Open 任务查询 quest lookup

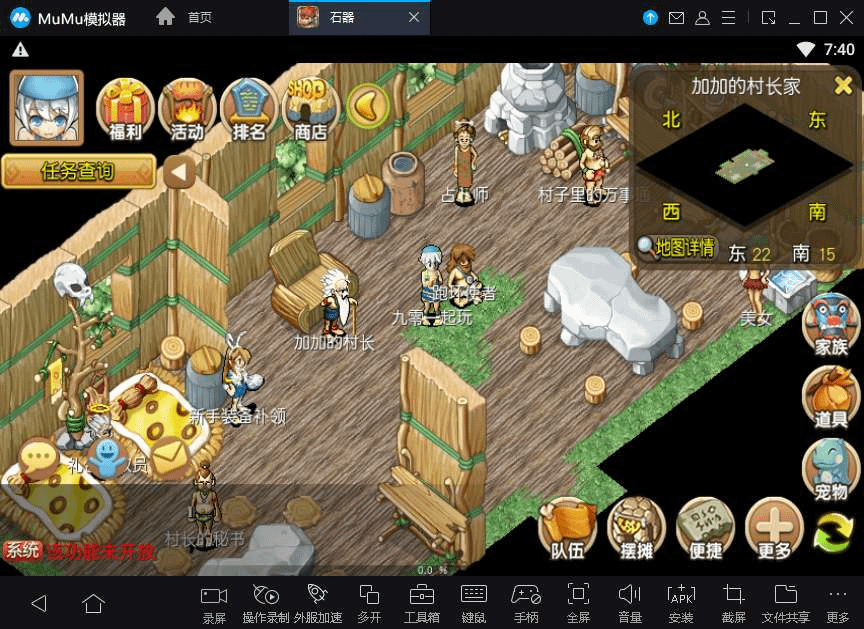click(x=78, y=171)
